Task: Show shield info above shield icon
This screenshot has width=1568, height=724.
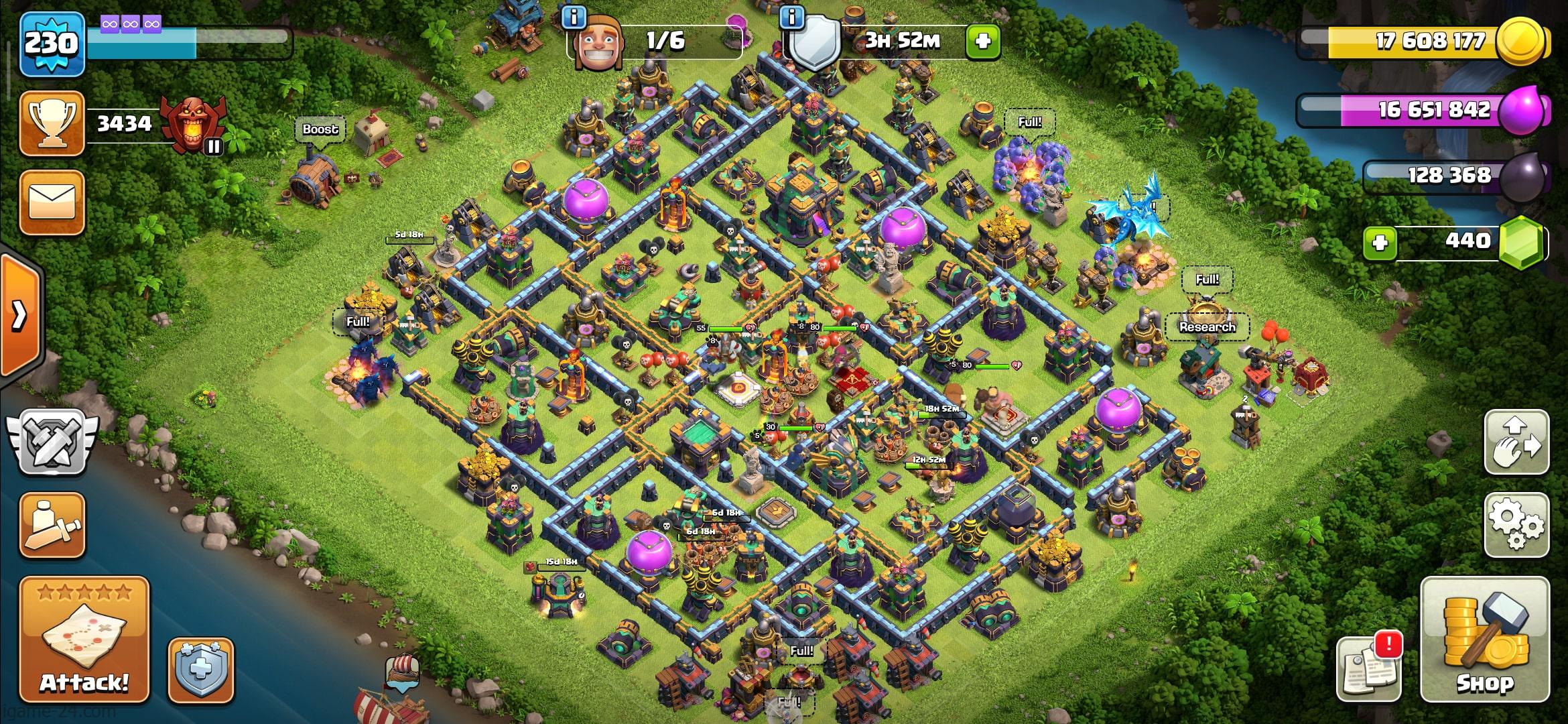Action: (x=792, y=17)
